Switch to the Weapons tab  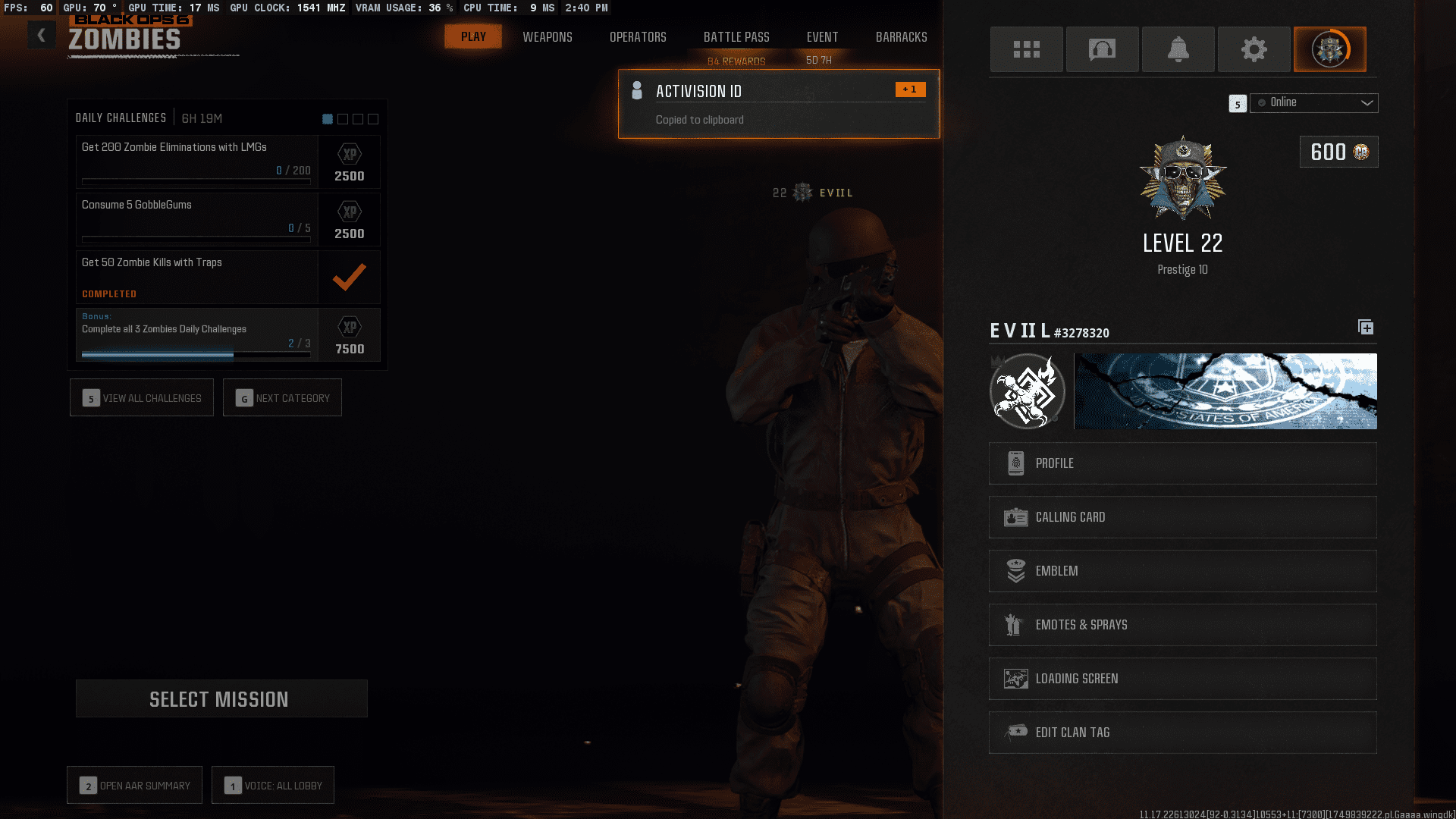[x=548, y=36]
